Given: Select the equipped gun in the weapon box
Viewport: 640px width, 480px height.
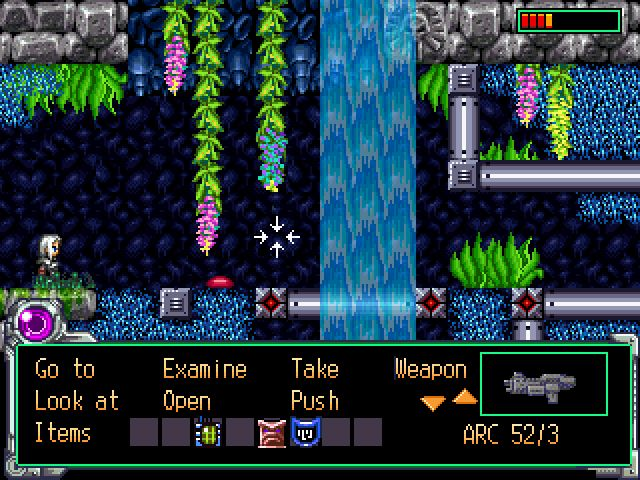Looking at the screenshot, I should (543, 384).
